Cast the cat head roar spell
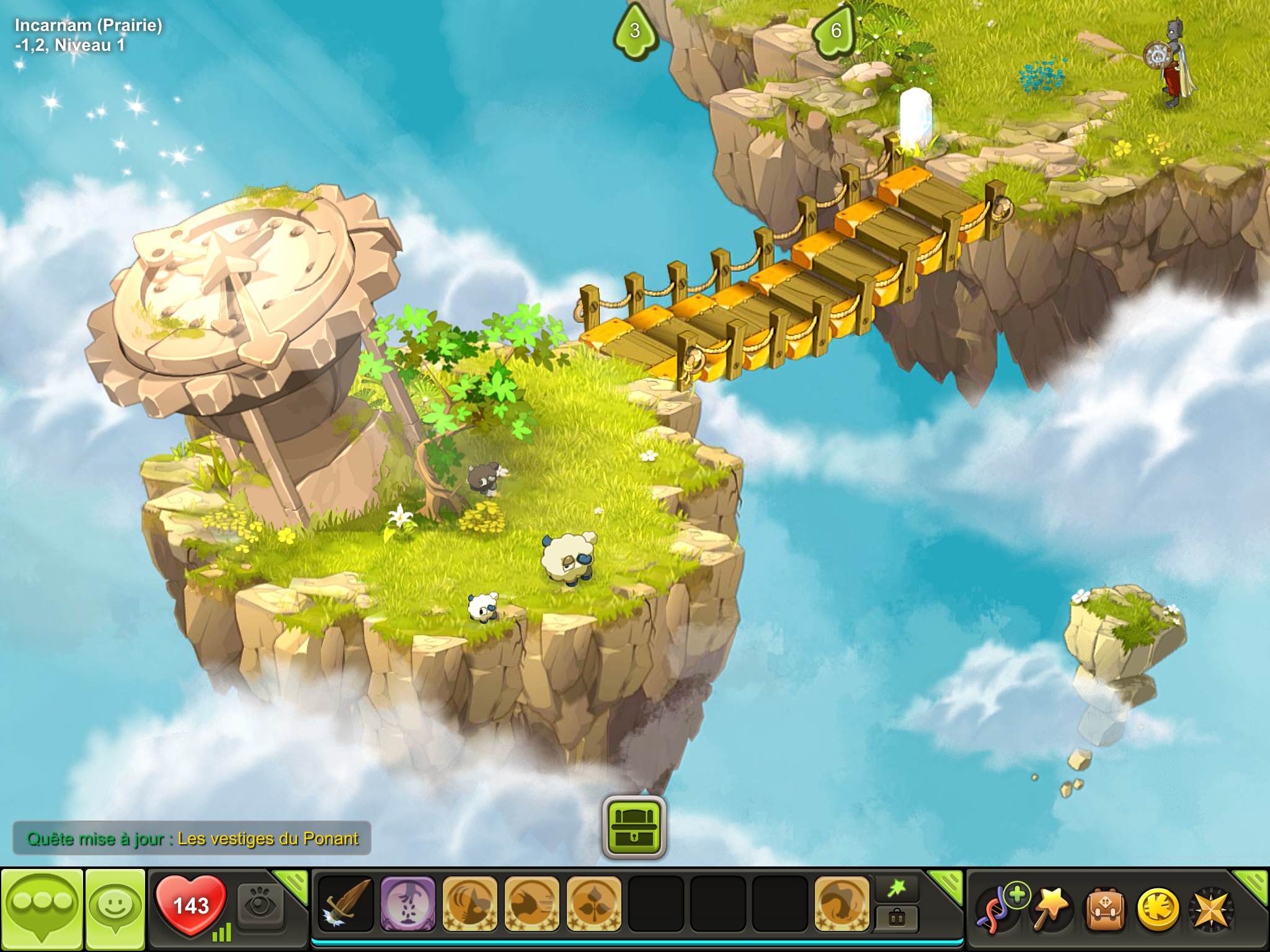1270x952 pixels. 469,904
